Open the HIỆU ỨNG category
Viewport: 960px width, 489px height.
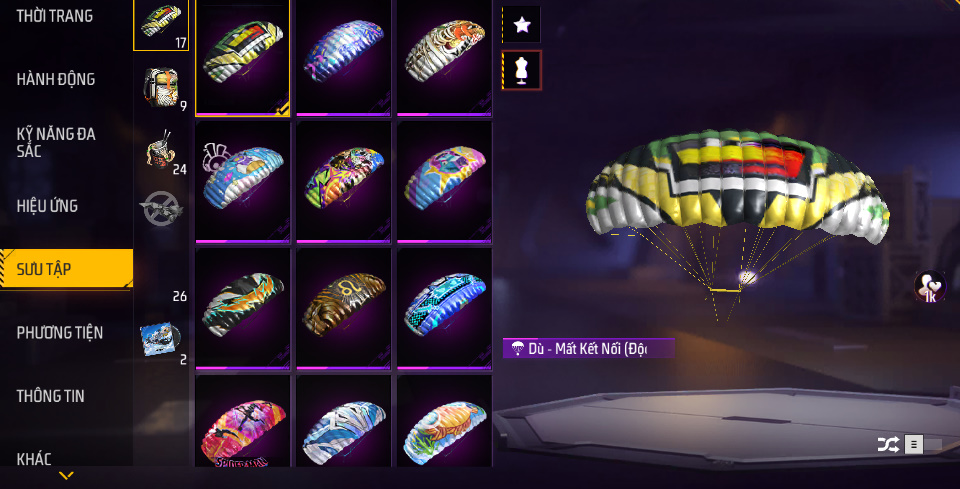click(47, 206)
